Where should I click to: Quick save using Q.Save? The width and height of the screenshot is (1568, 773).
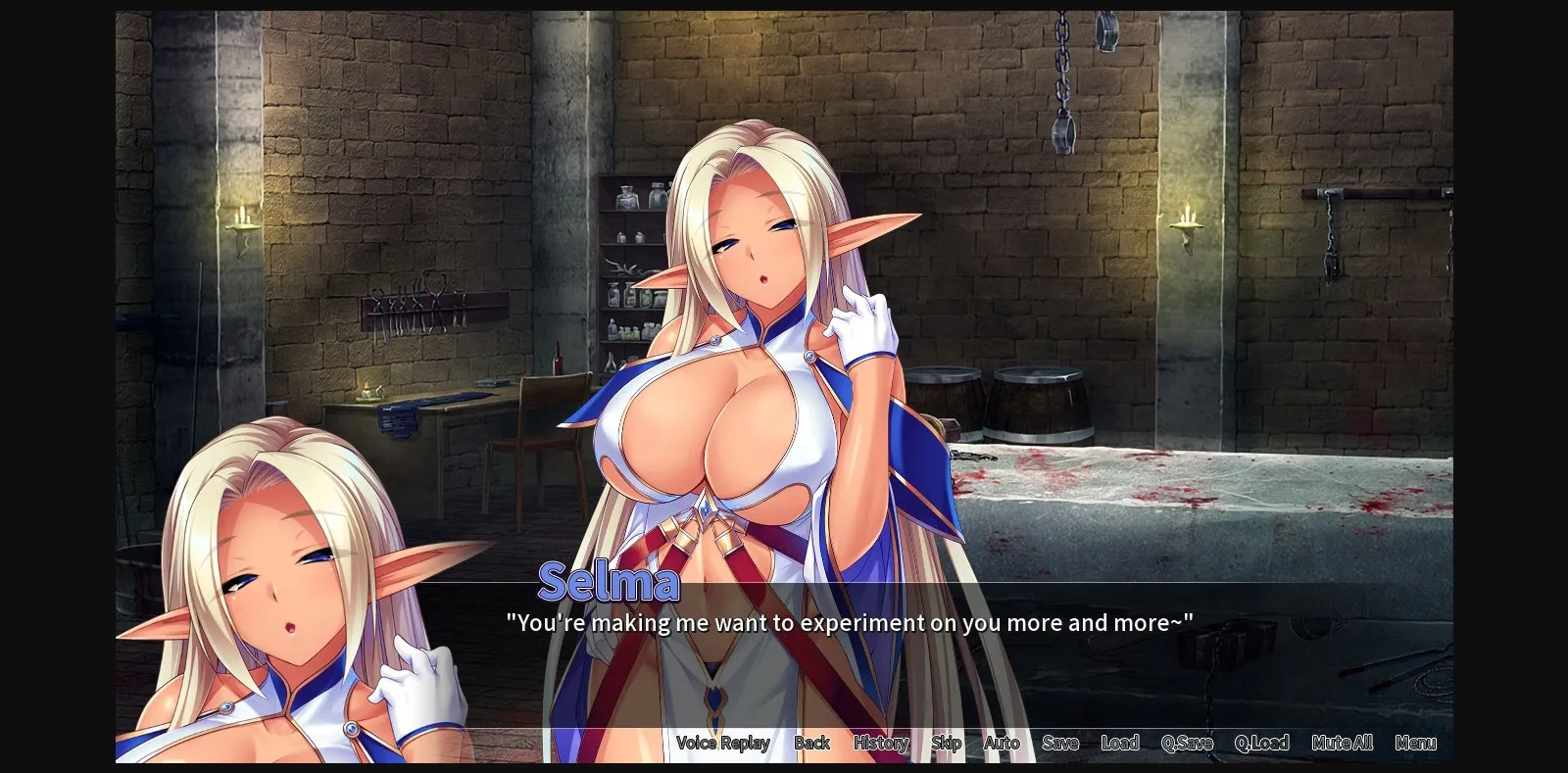tap(1186, 743)
